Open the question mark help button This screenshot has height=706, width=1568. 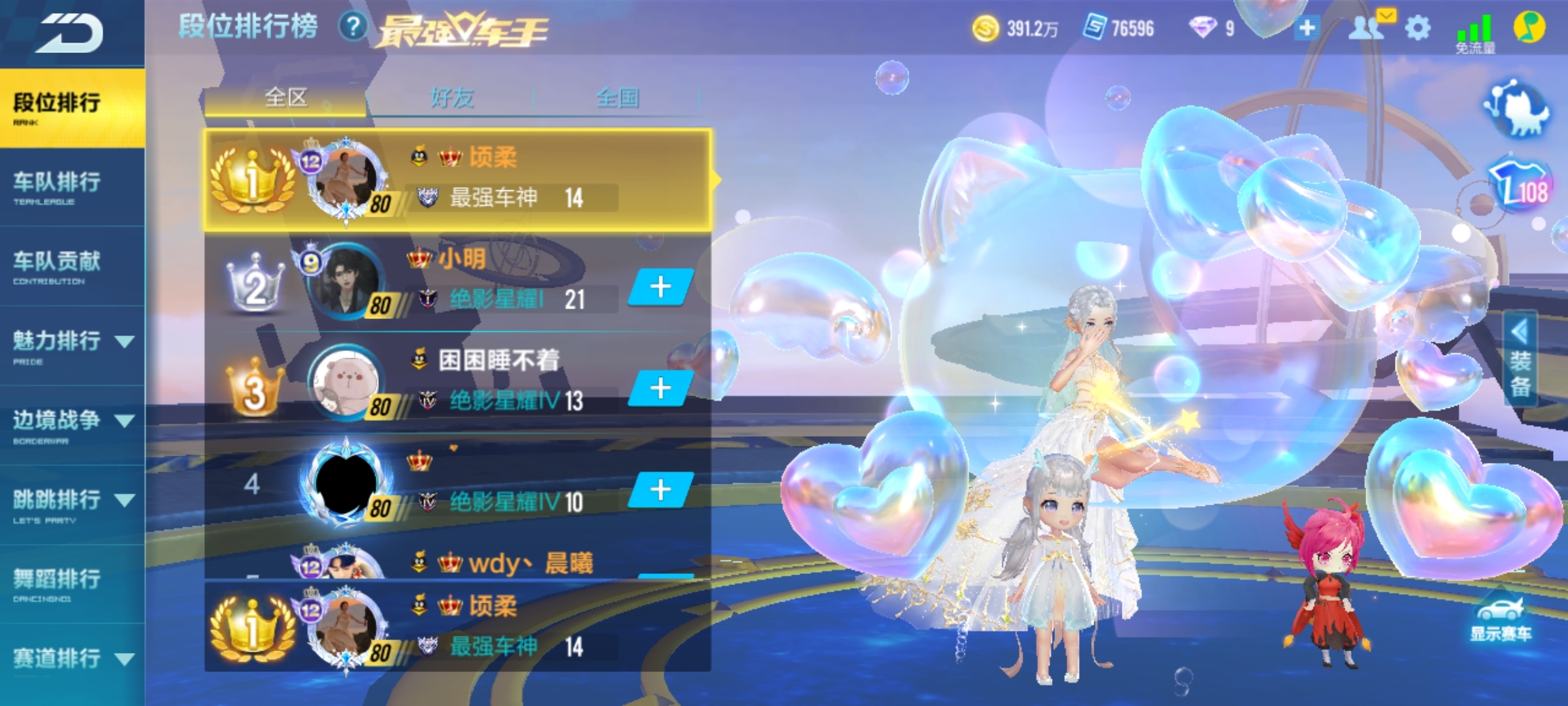(x=353, y=27)
